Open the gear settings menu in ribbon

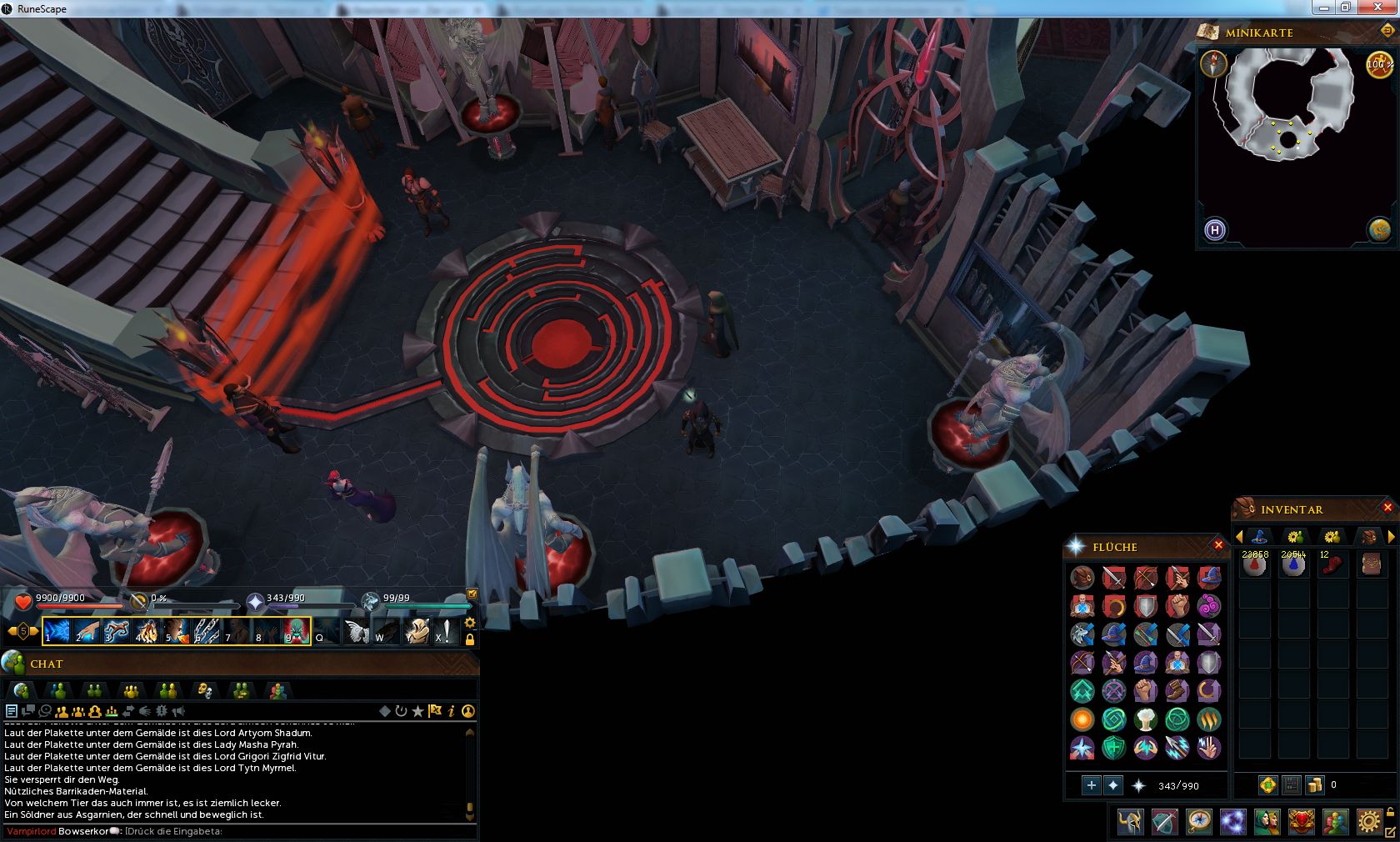[x=1367, y=822]
